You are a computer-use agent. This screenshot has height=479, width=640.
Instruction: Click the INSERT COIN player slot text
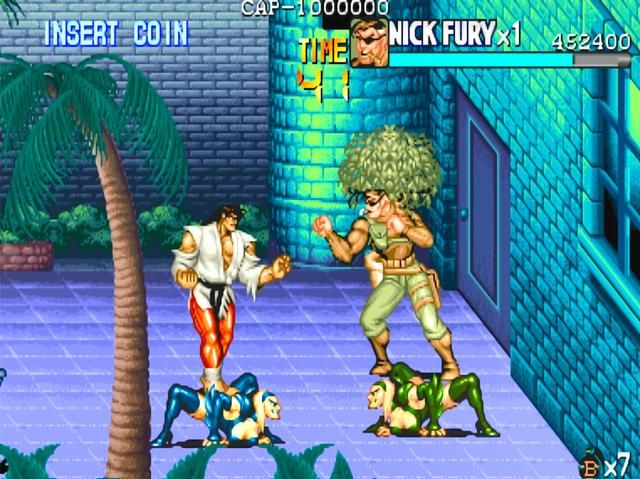tap(115, 33)
